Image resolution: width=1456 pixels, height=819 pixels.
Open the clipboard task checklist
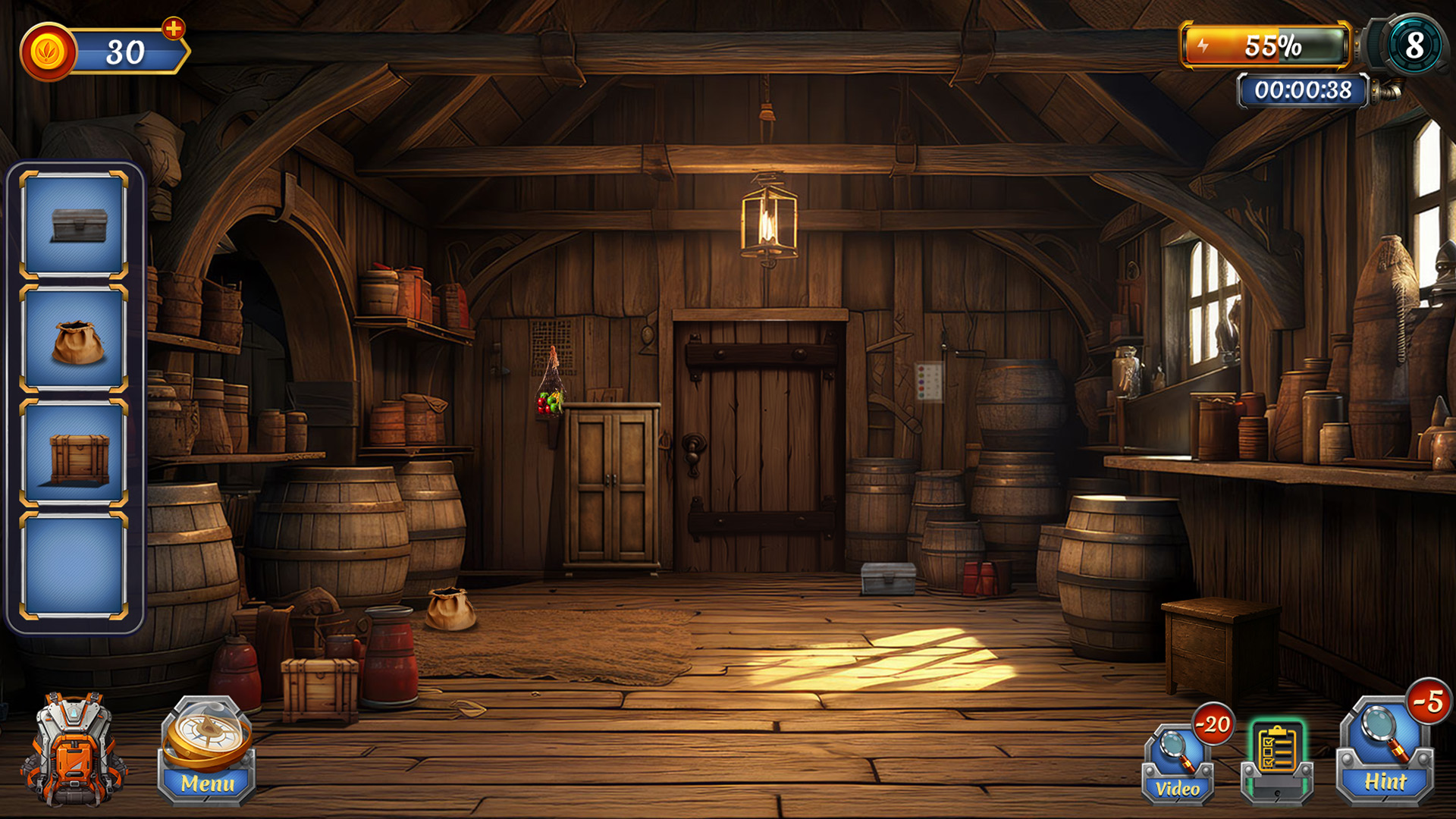click(1277, 760)
